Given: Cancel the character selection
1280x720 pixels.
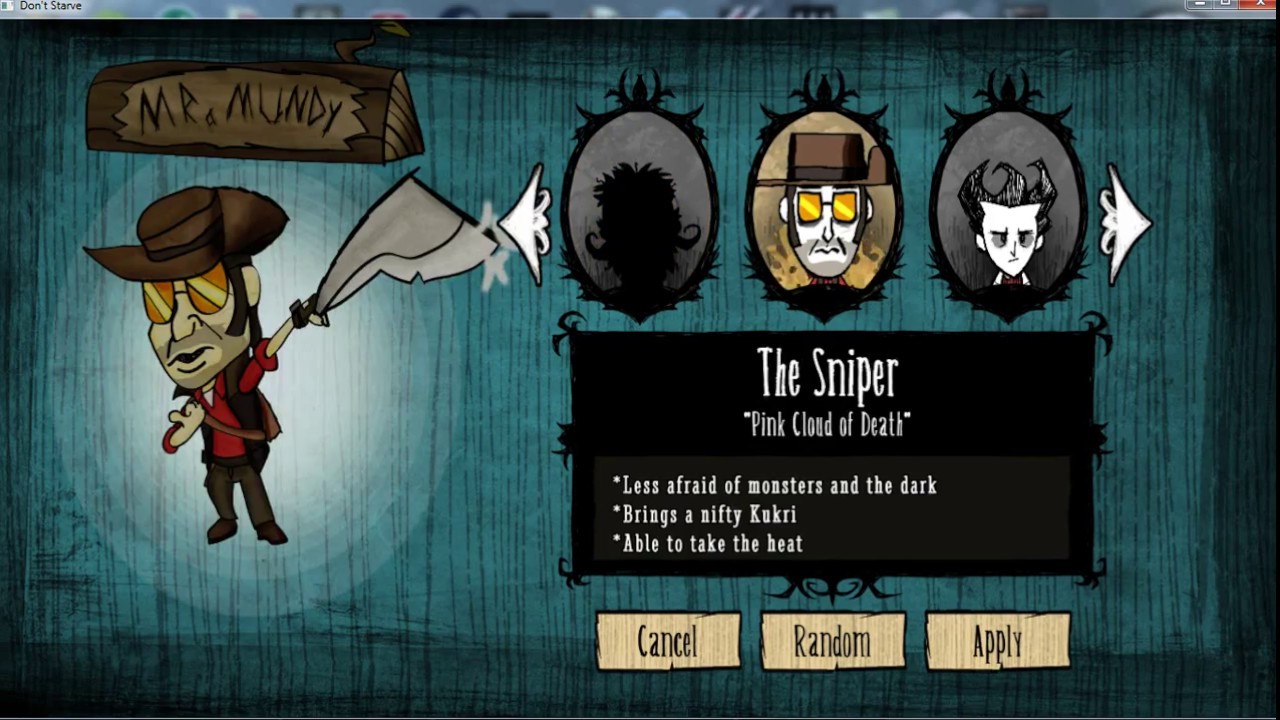Looking at the screenshot, I should (668, 642).
